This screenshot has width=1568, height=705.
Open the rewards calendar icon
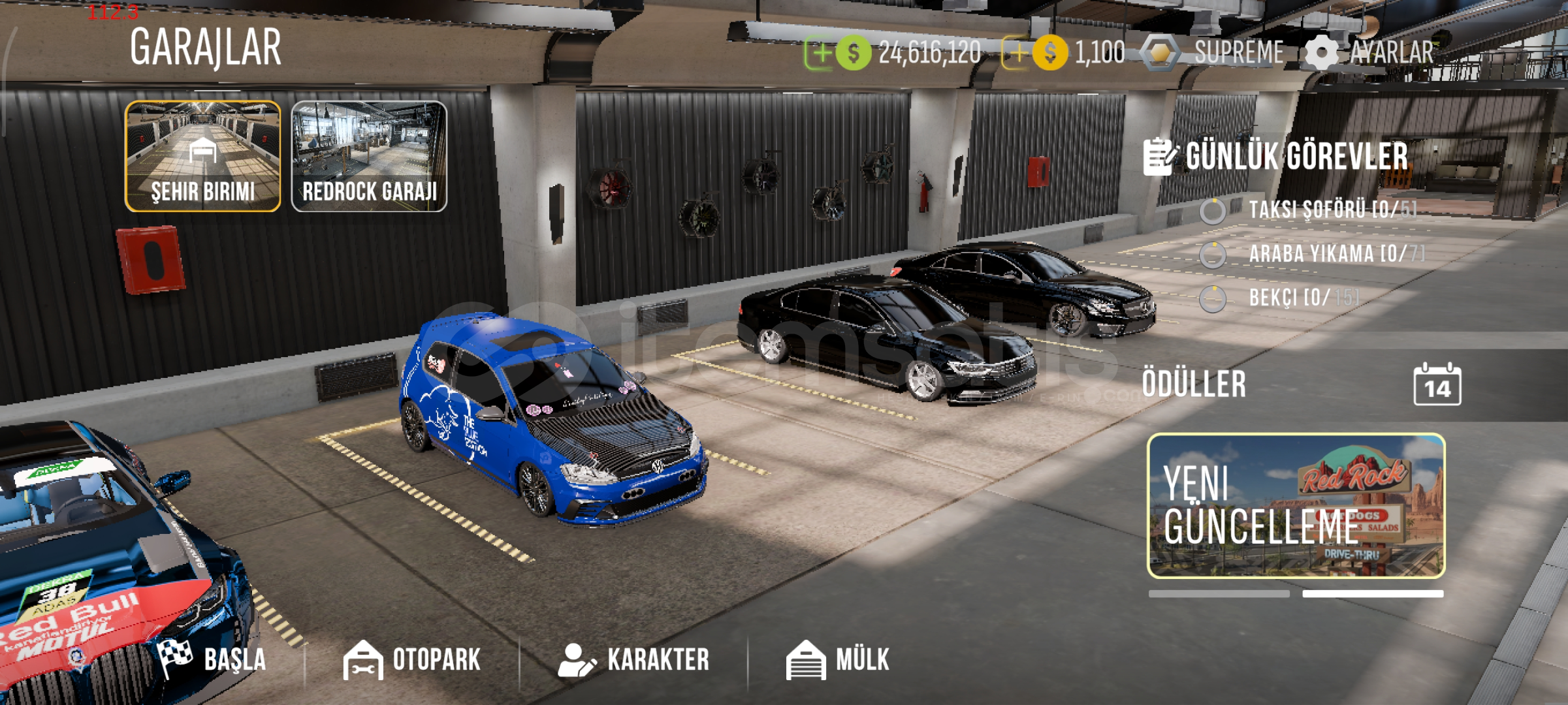click(x=1437, y=385)
